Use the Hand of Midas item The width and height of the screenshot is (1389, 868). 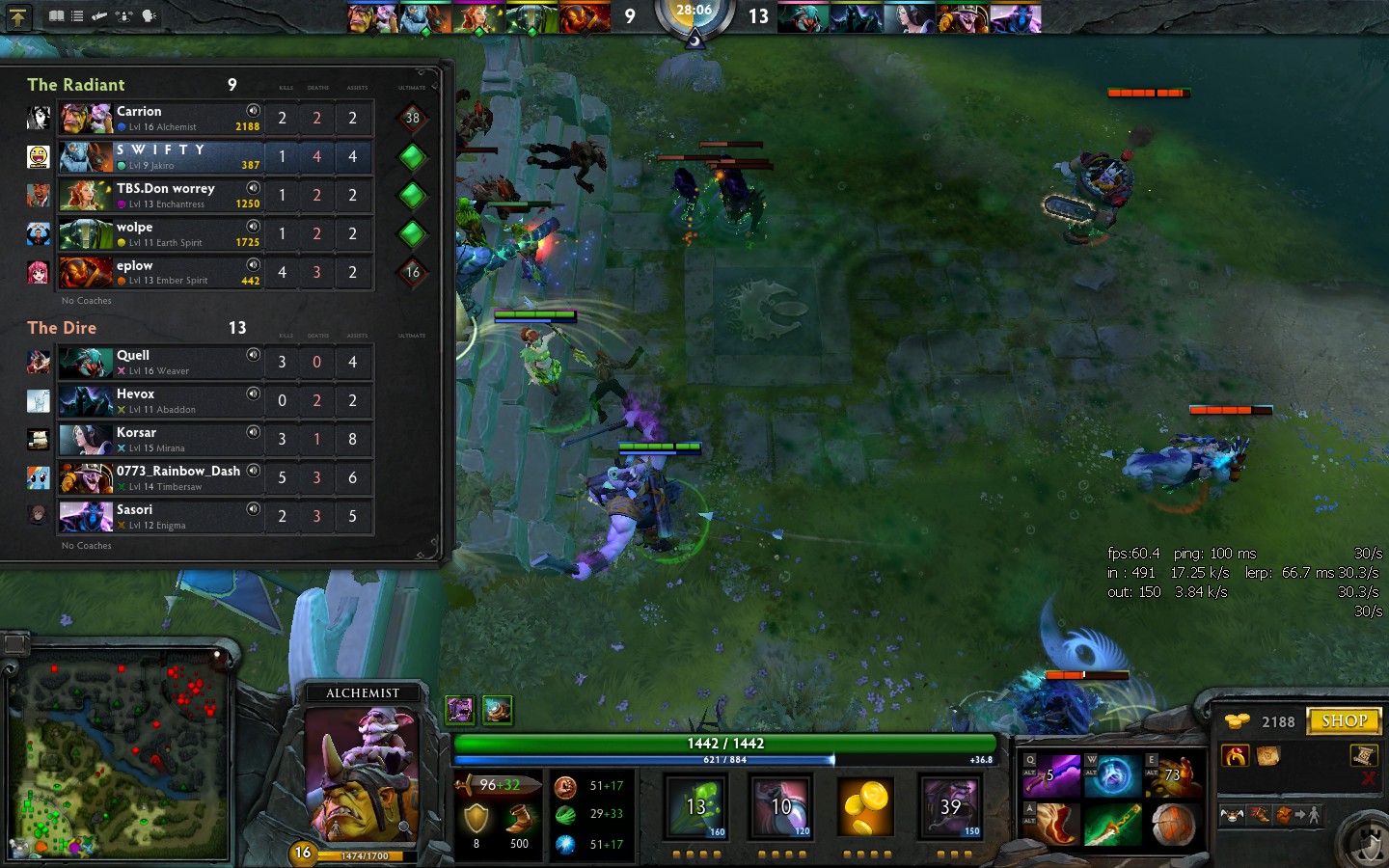pos(1172,775)
